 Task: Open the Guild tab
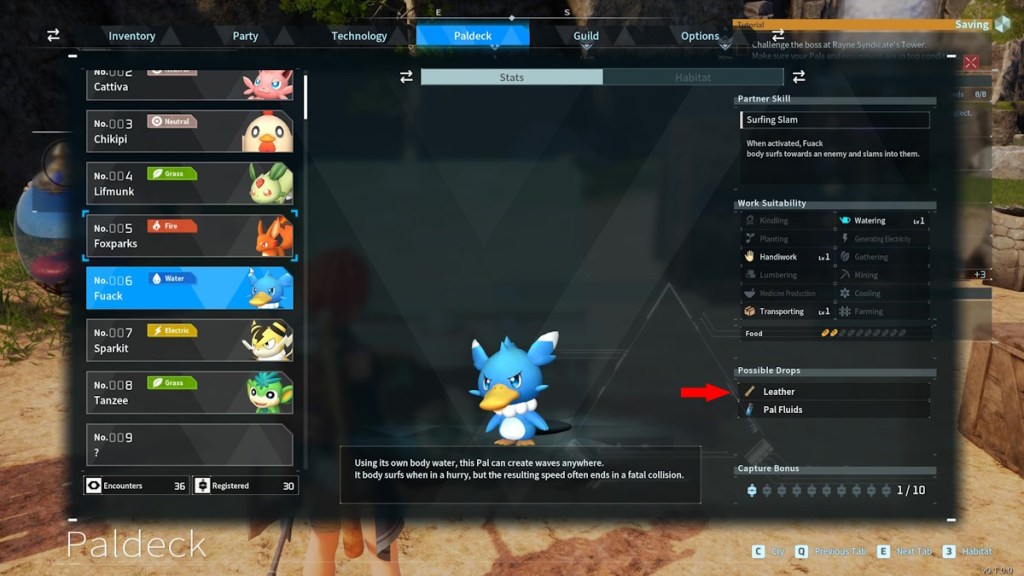(x=586, y=36)
